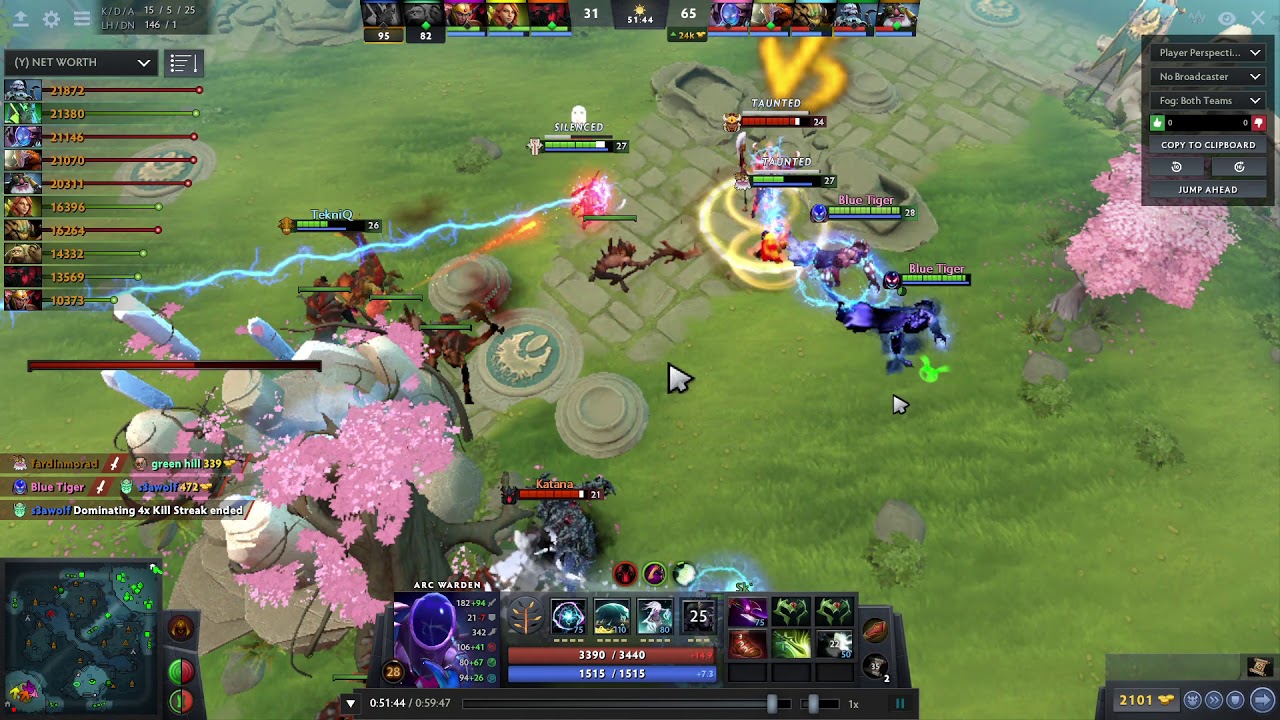Open the No Broadcaster dropdown

tap(1207, 76)
